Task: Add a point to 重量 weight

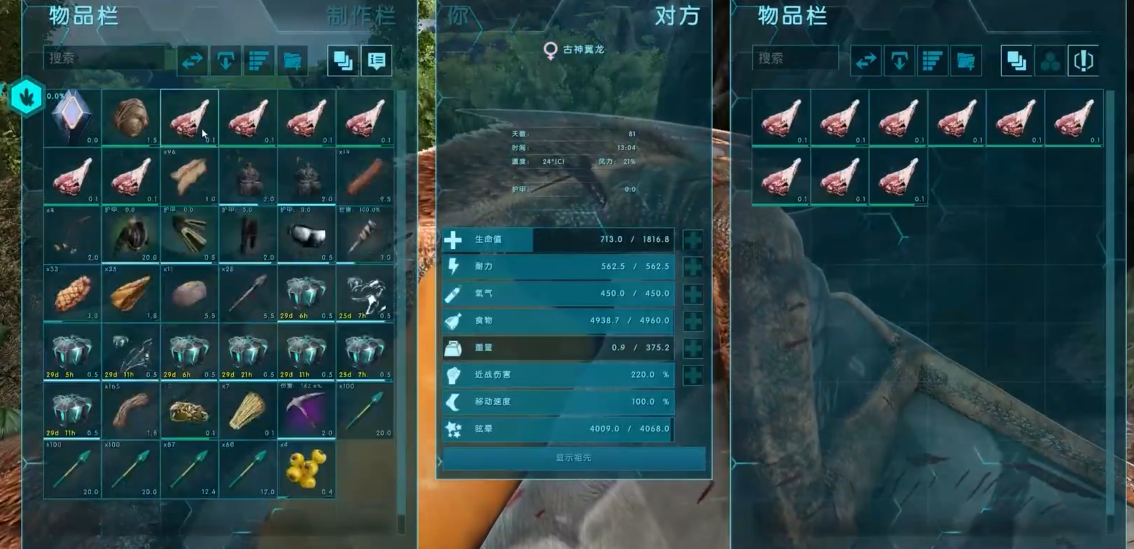Action: [x=692, y=348]
